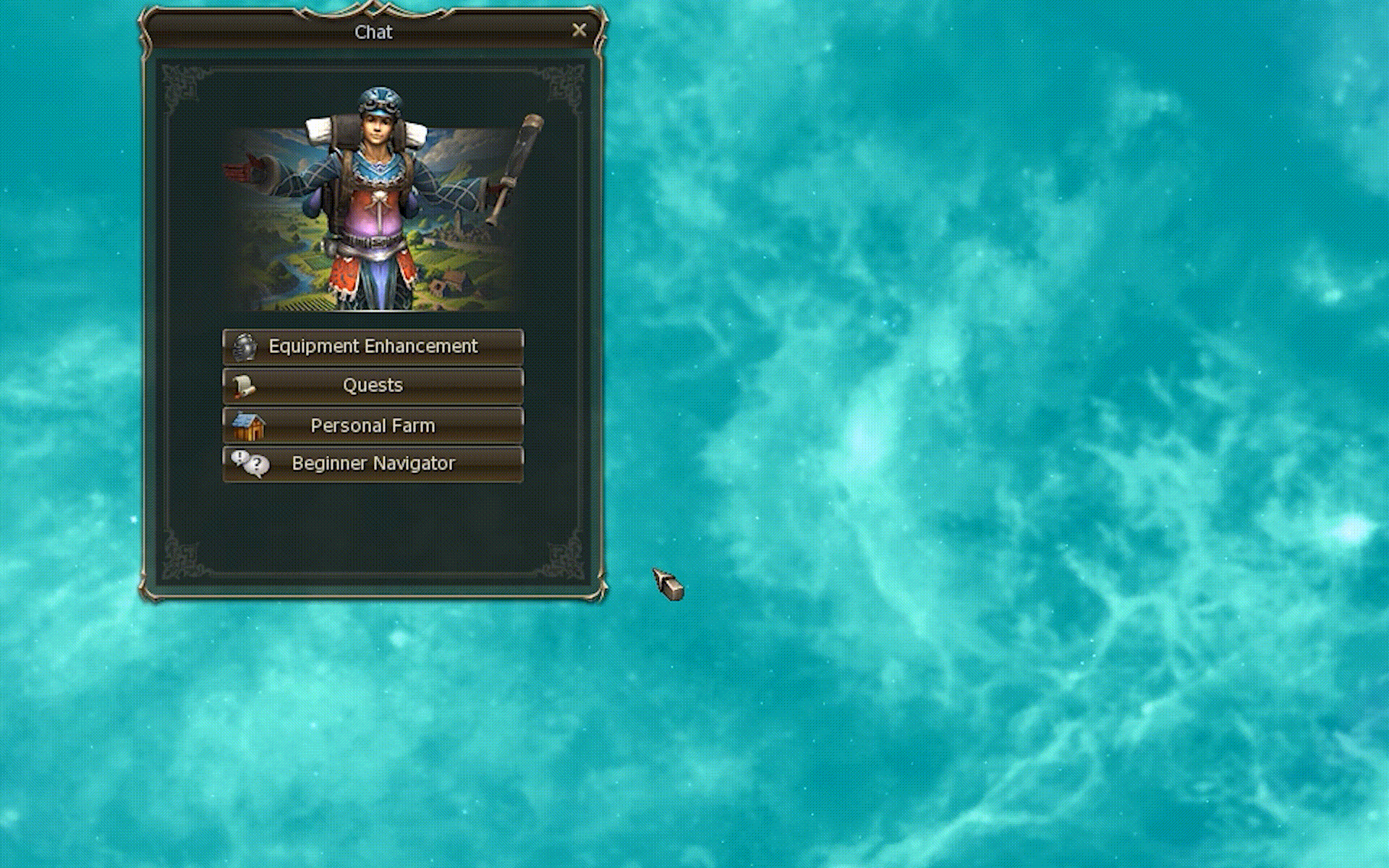Viewport: 1389px width, 868px height.
Task: Close the Chat dialog
Action: click(x=579, y=30)
